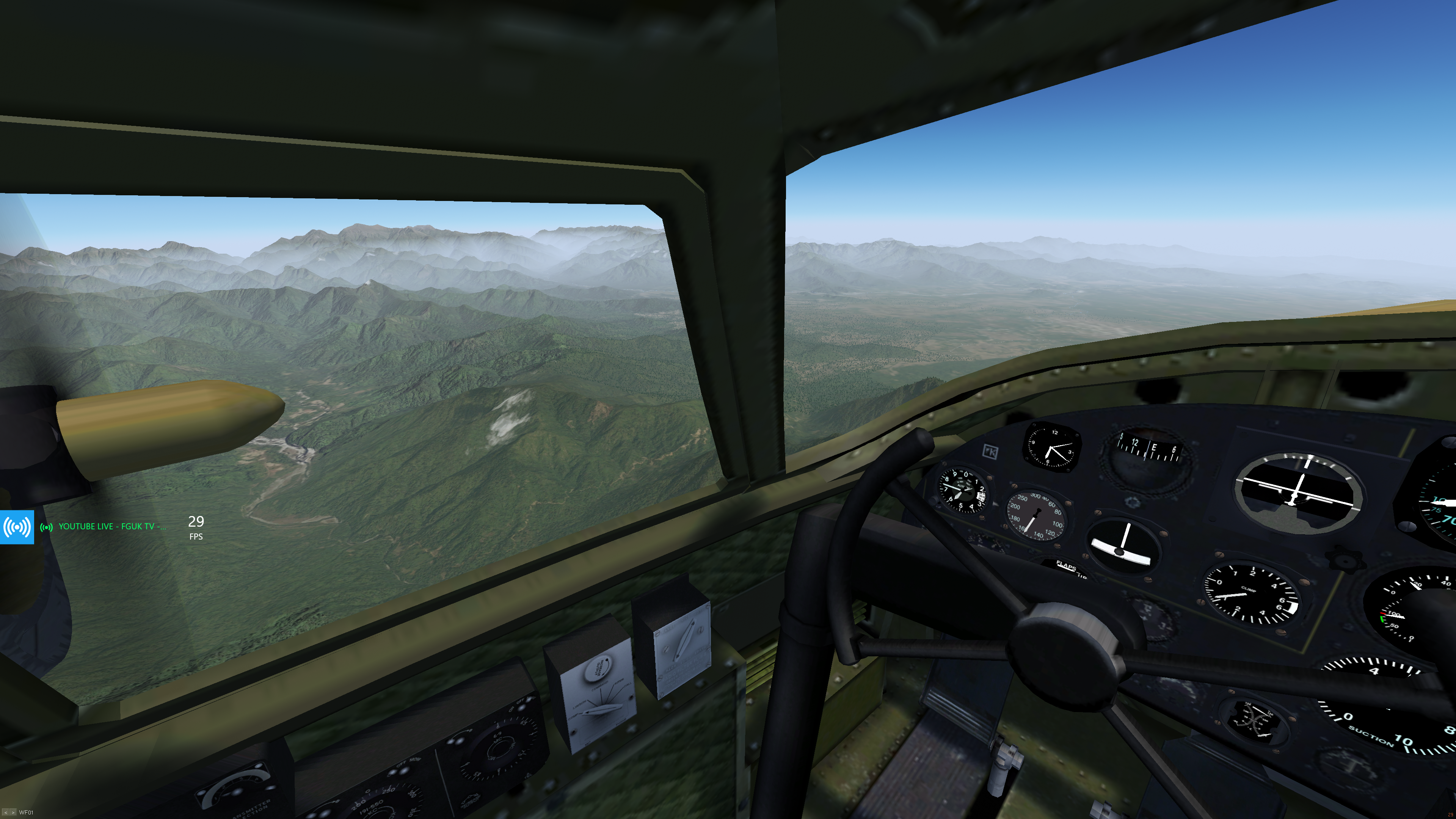Image resolution: width=1456 pixels, height=819 pixels.
Task: Open the blue broadcast overlay icon
Action: (17, 527)
